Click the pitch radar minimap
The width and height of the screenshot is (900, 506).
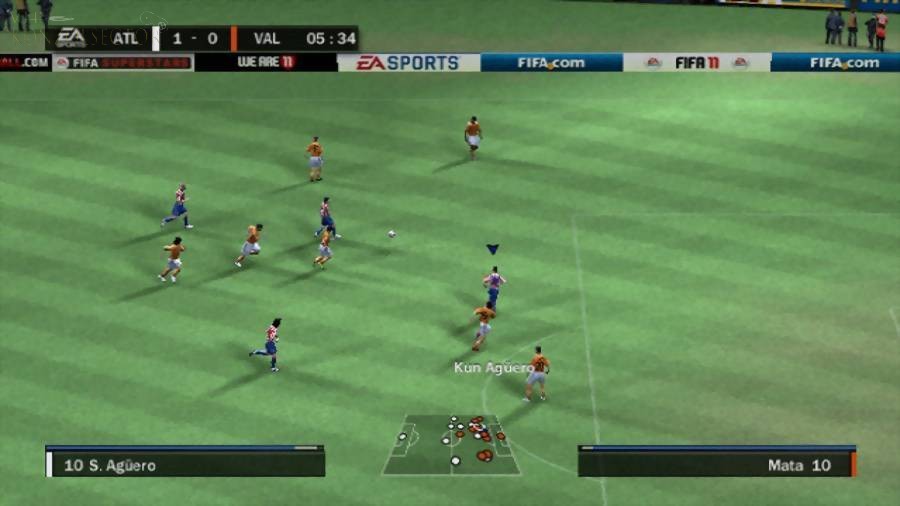coord(451,444)
